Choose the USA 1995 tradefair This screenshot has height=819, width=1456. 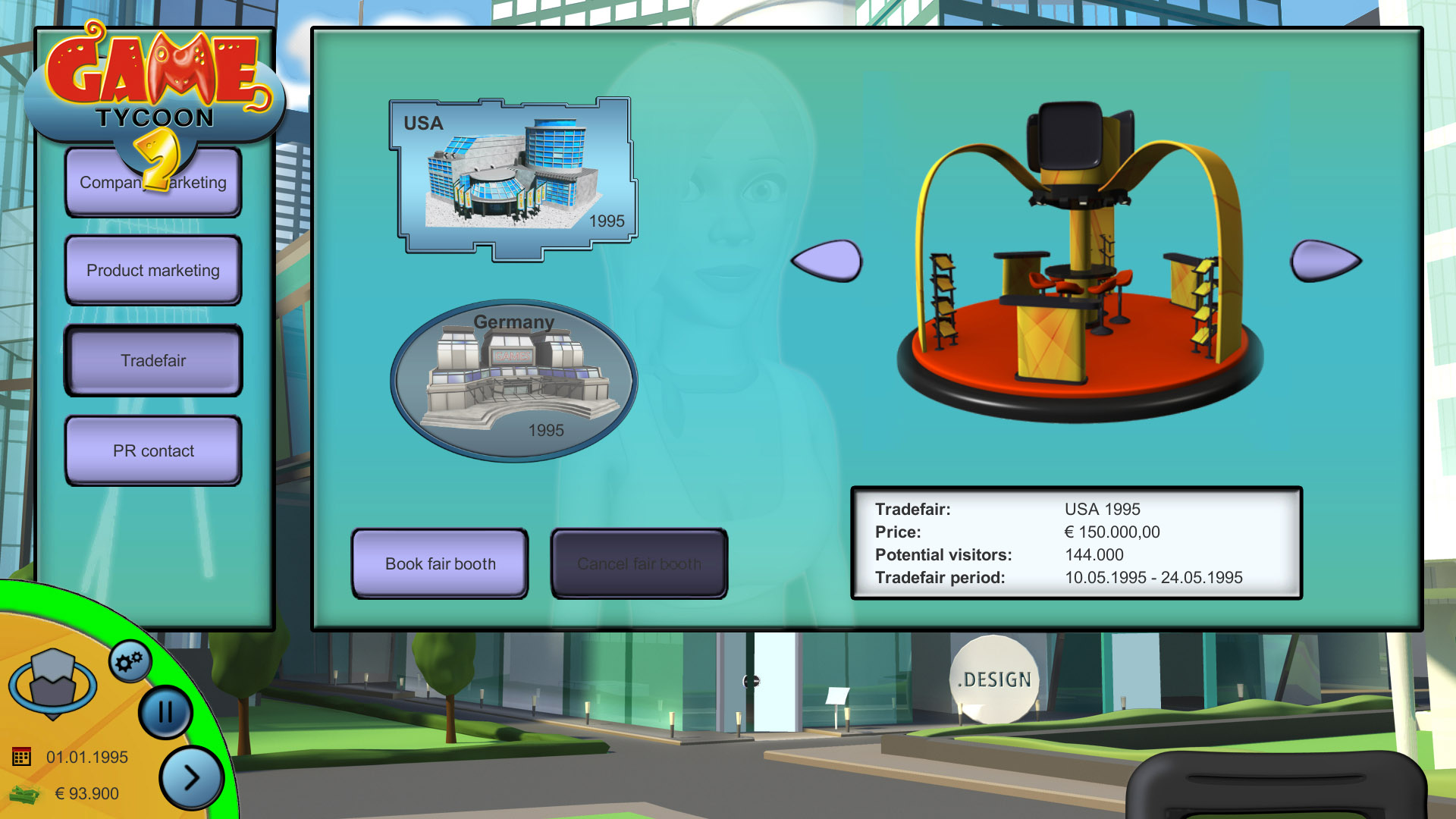tap(514, 177)
